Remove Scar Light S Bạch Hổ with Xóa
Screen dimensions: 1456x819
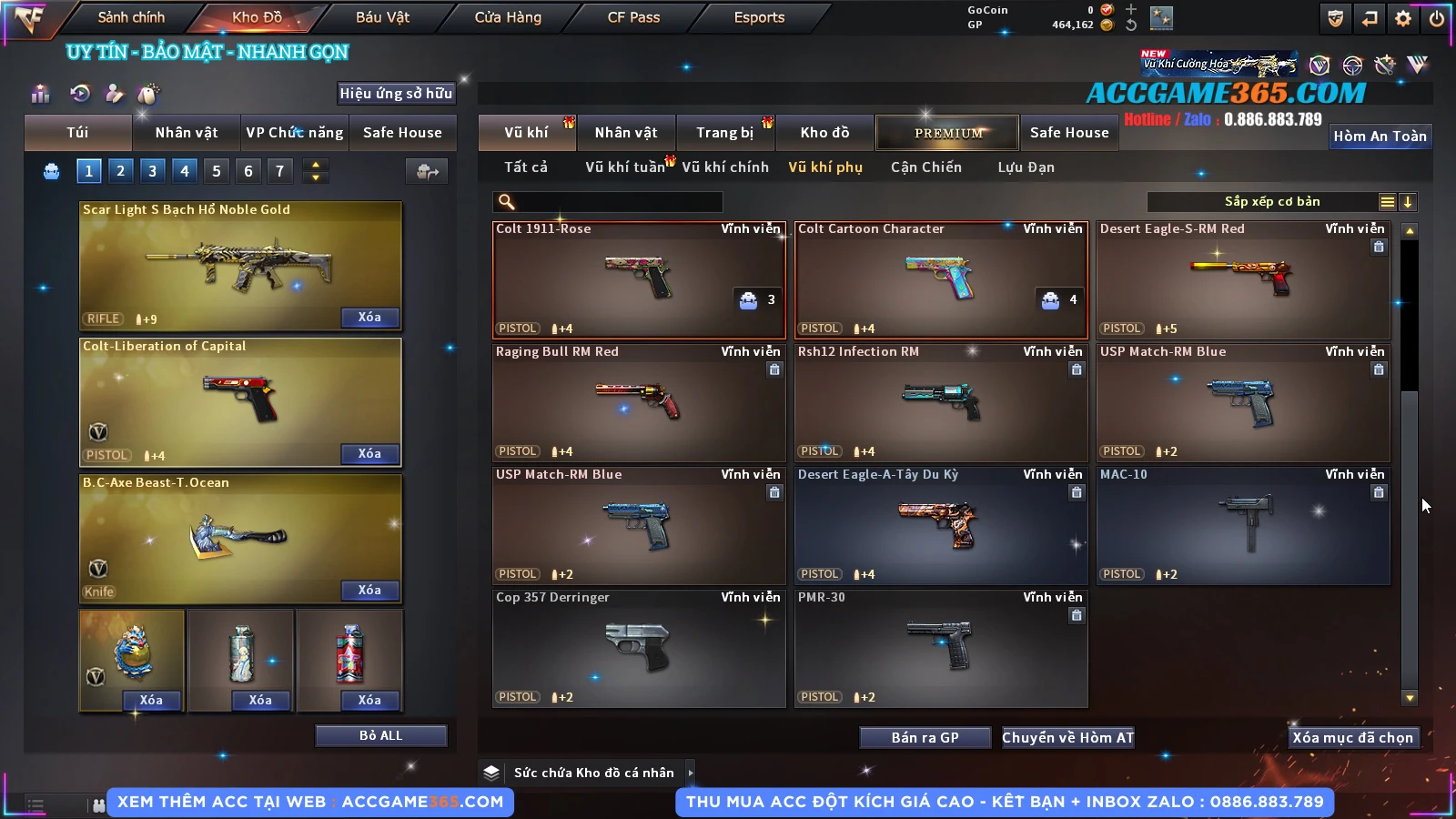point(369,318)
